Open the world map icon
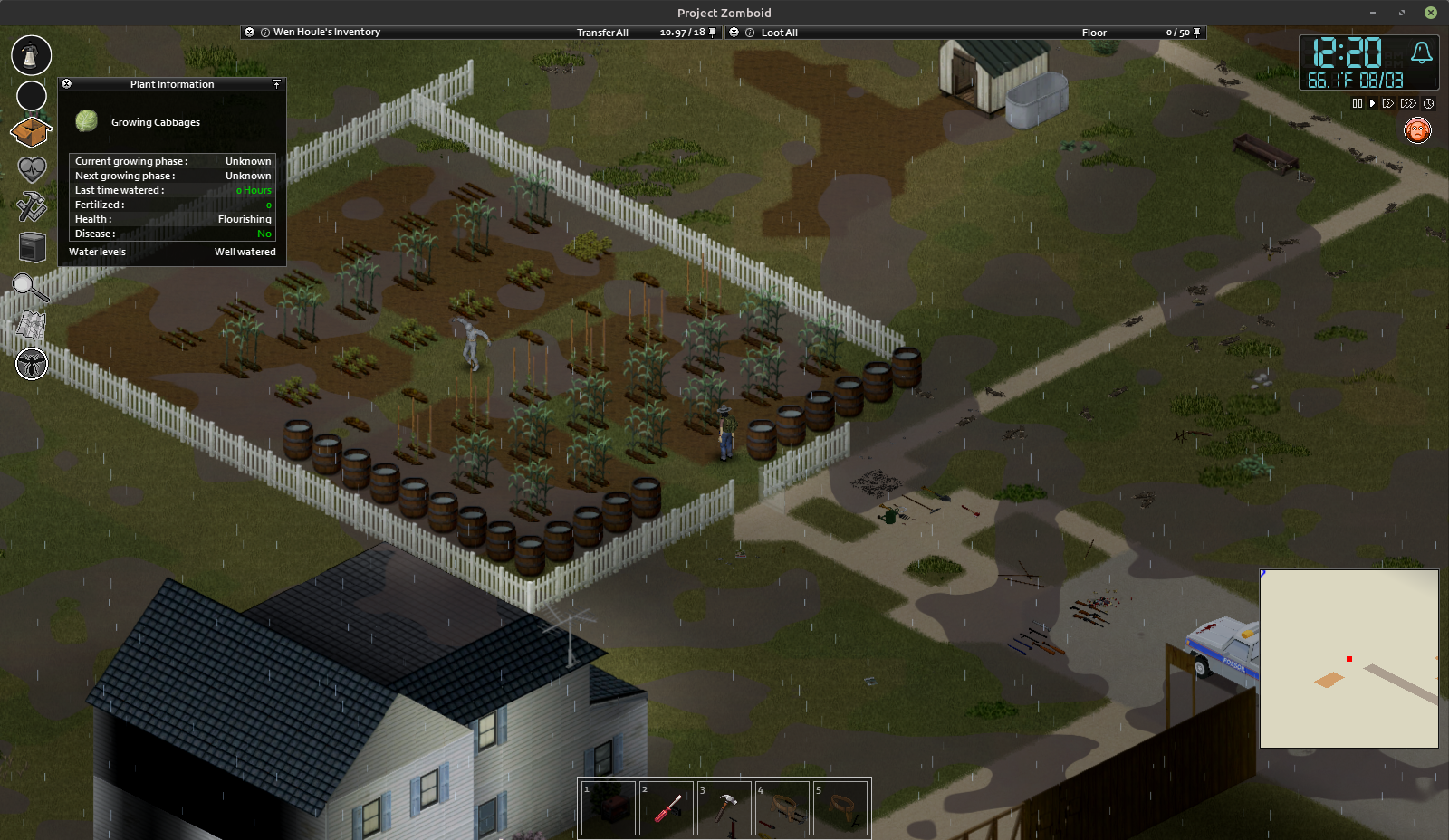The height and width of the screenshot is (840, 1449). pos(32,325)
